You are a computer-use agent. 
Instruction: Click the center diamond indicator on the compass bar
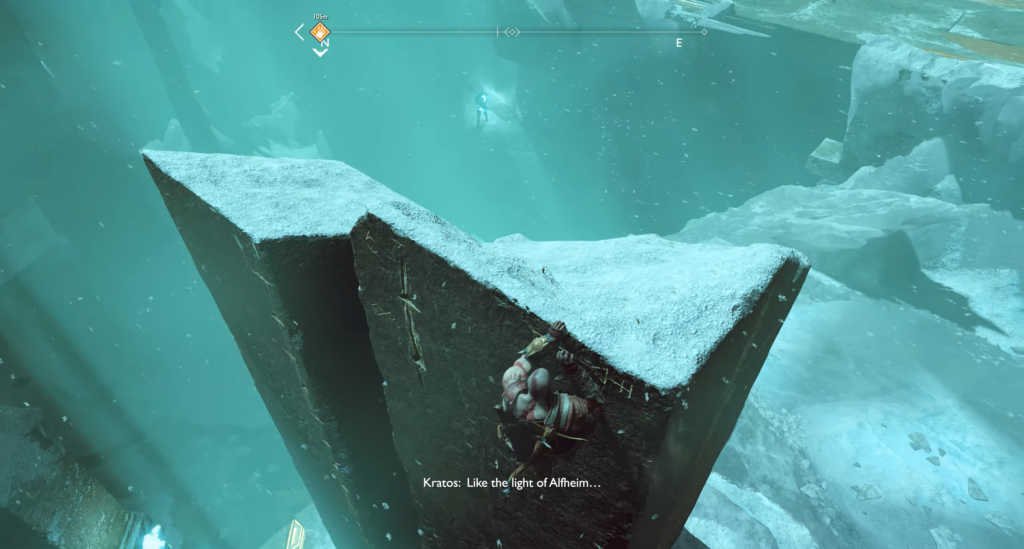pyautogui.click(x=512, y=32)
